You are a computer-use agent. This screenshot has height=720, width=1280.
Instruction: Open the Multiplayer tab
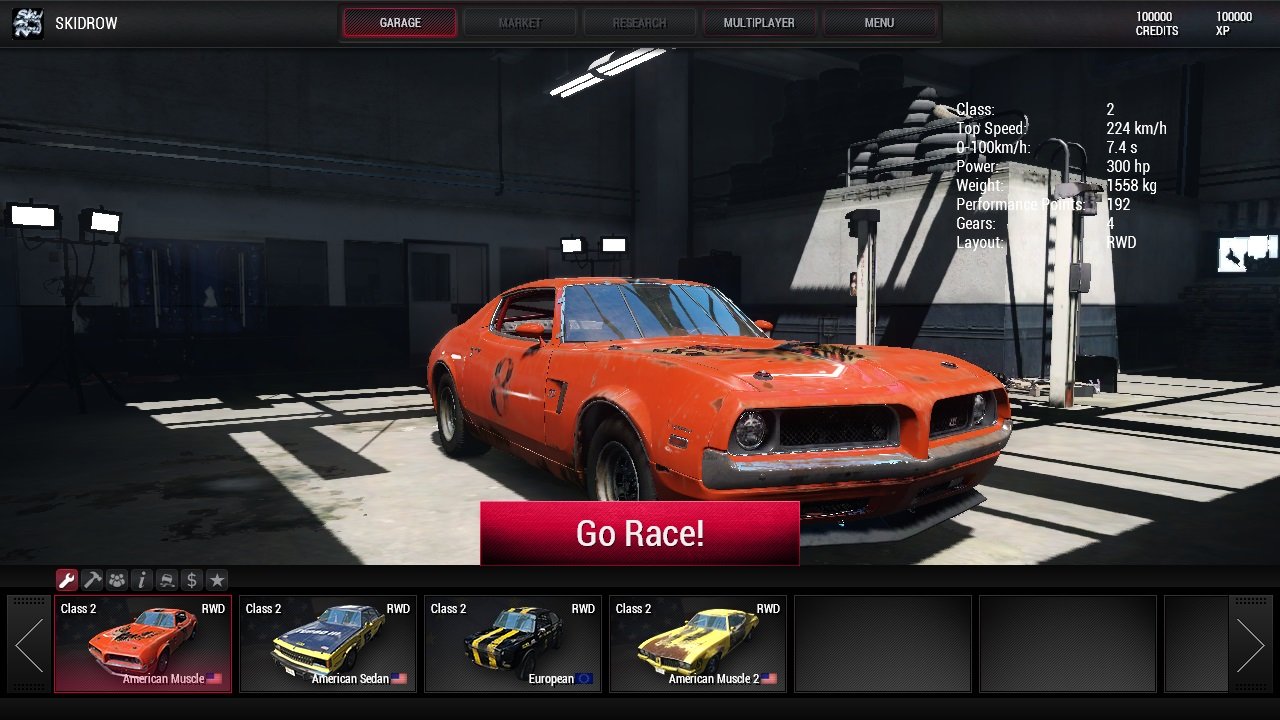coord(759,21)
